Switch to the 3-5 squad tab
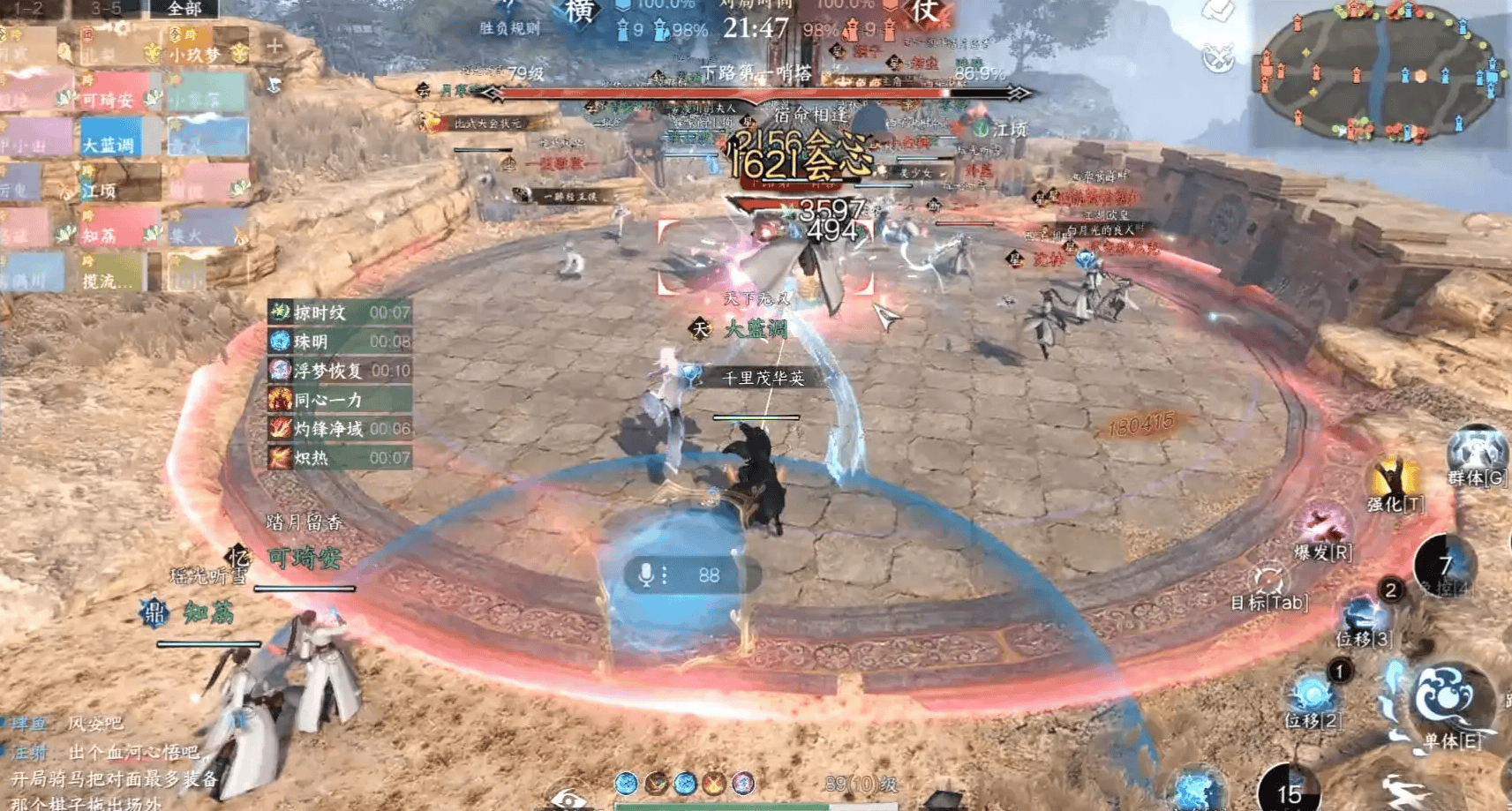1512x811 pixels. pos(106,9)
